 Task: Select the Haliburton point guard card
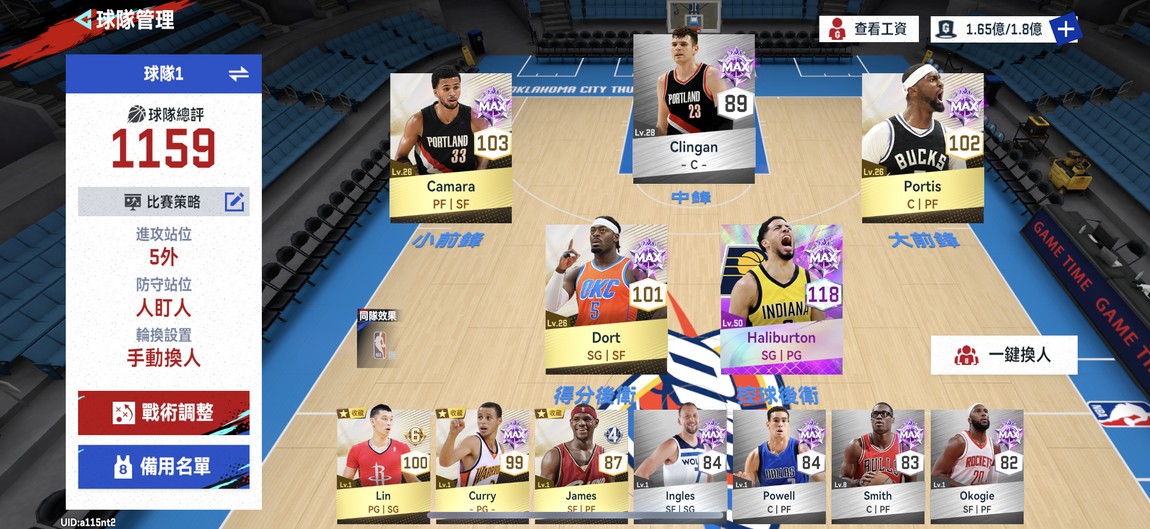coord(781,298)
